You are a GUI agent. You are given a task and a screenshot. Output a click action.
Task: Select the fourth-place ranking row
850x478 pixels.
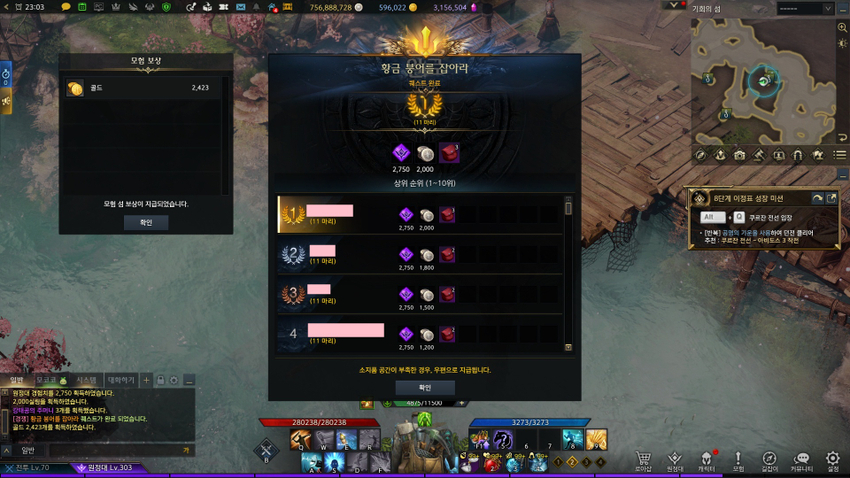[421, 334]
